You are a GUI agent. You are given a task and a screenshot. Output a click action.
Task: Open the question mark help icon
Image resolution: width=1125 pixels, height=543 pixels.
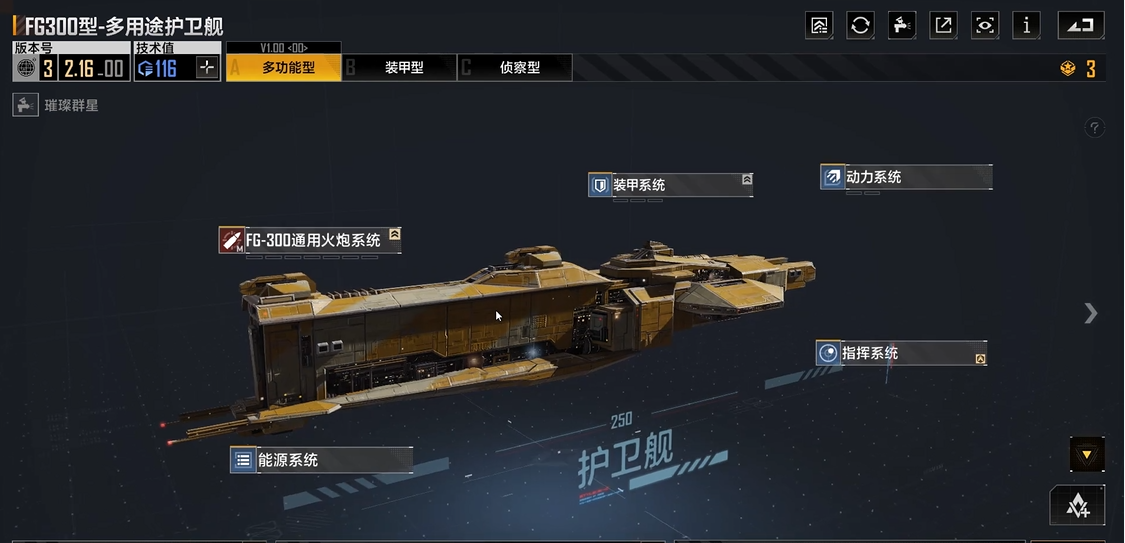pyautogui.click(x=1095, y=128)
